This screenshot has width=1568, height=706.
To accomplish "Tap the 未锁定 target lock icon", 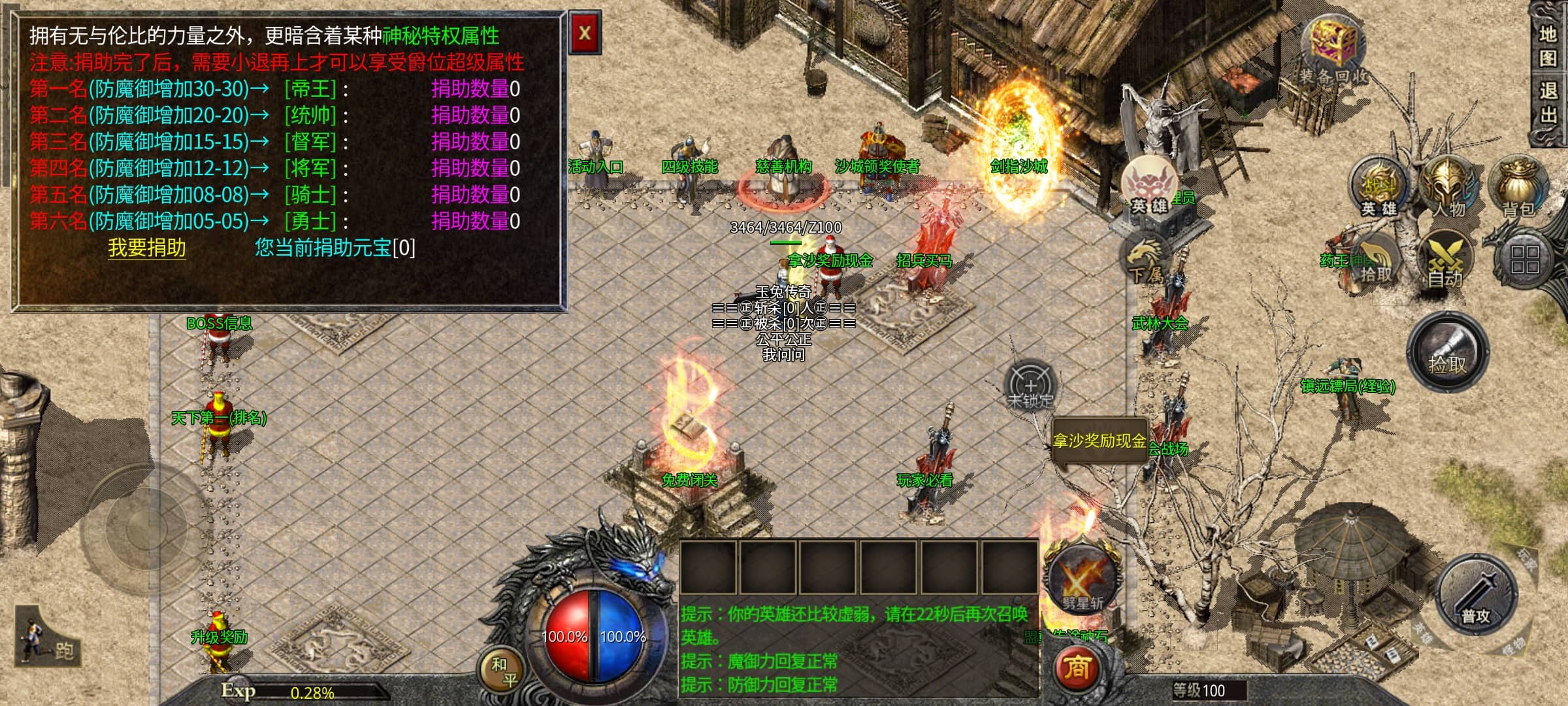I will point(1030,386).
